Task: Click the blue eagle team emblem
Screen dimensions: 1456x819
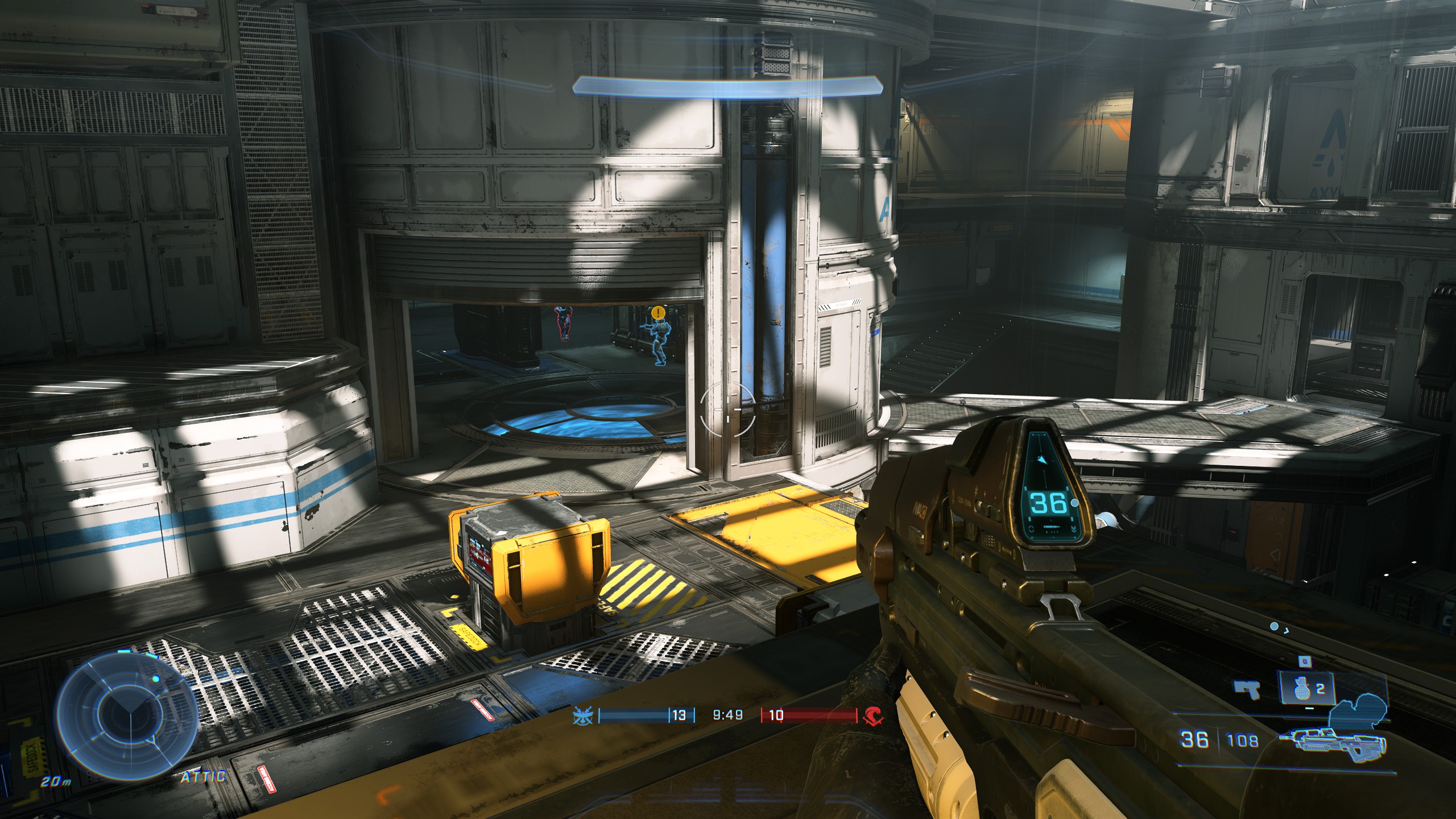Action: point(584,715)
